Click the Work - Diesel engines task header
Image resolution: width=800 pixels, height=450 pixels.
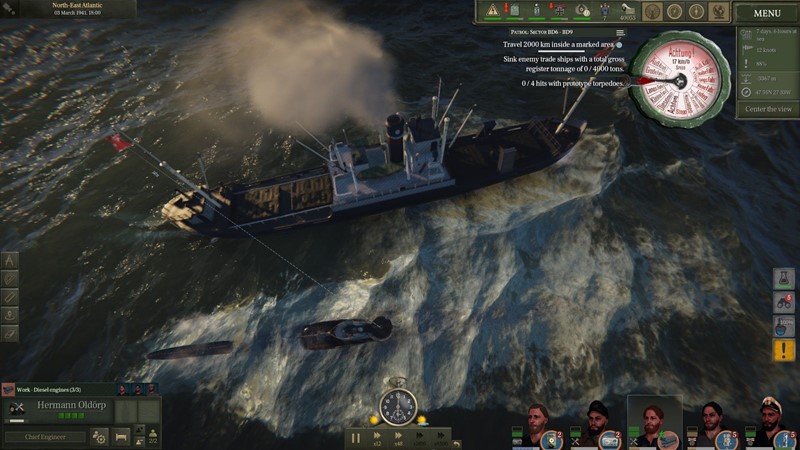click(55, 389)
